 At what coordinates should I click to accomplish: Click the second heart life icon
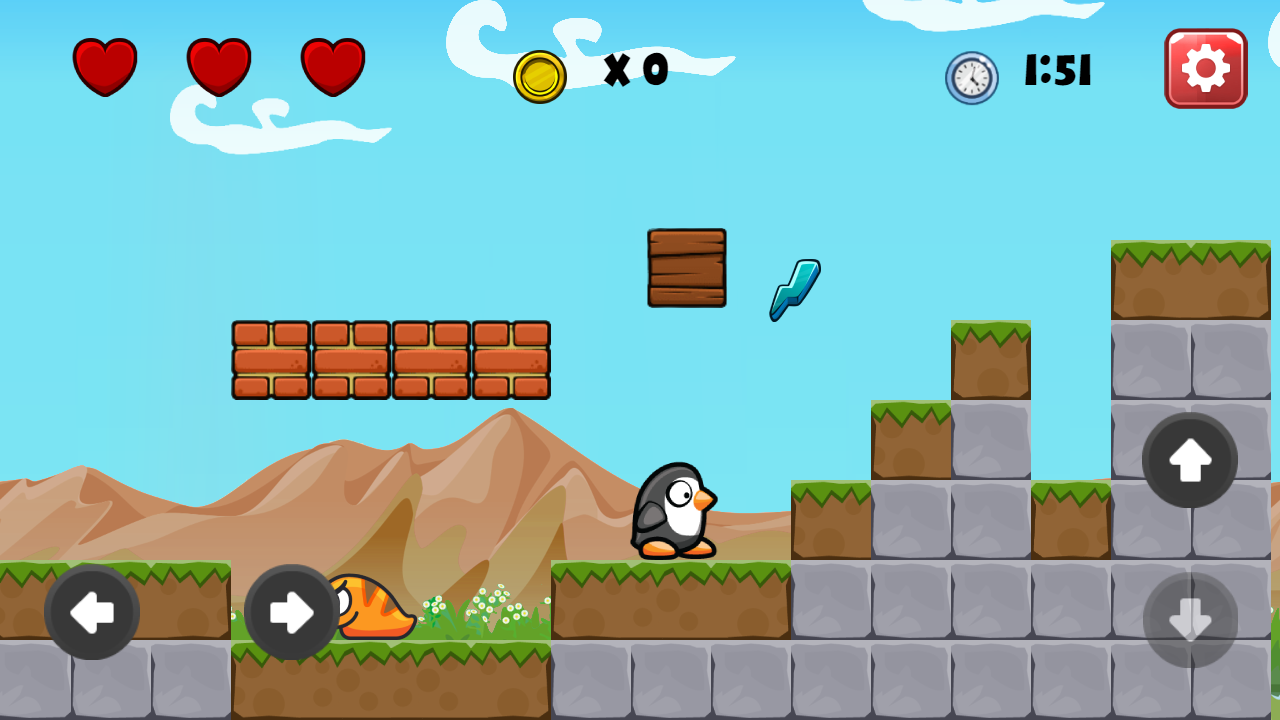pyautogui.click(x=218, y=68)
